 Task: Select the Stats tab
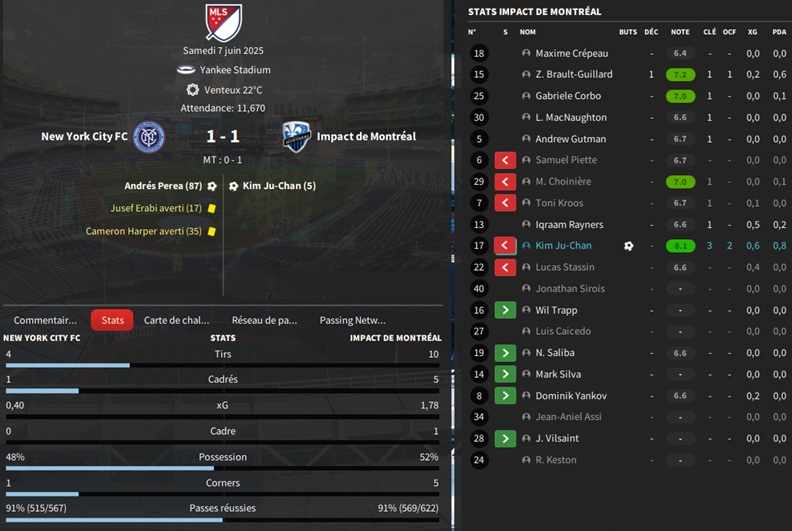pos(112,320)
